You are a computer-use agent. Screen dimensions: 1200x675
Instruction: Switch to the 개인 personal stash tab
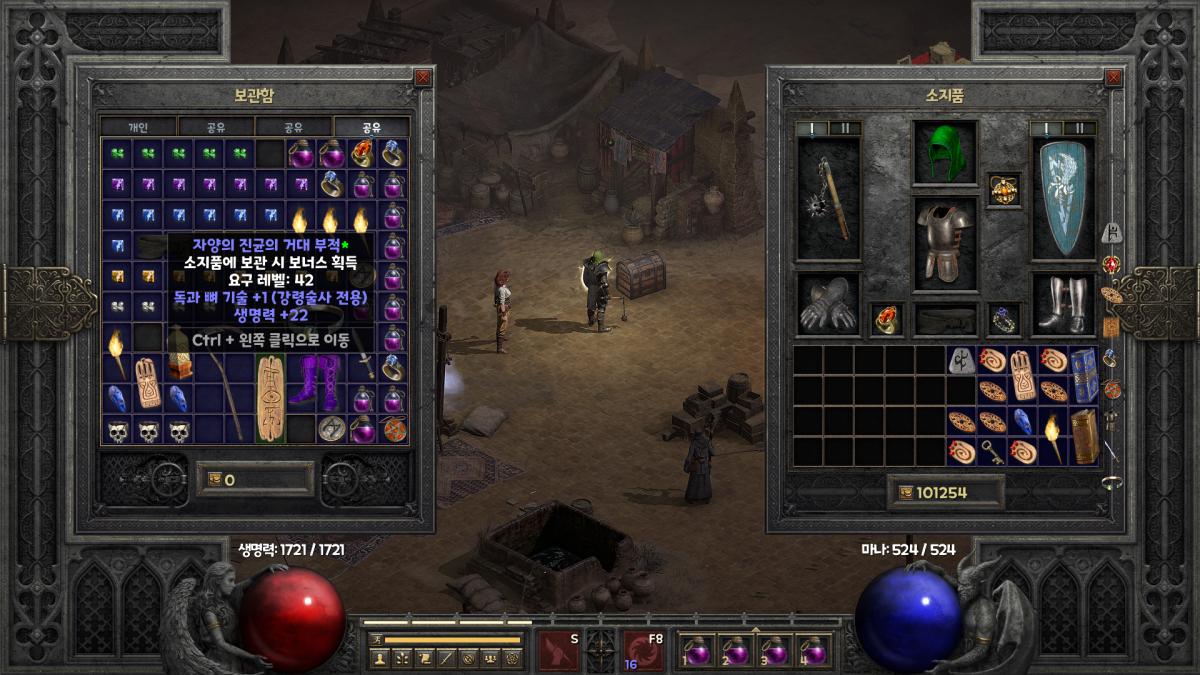[x=138, y=127]
